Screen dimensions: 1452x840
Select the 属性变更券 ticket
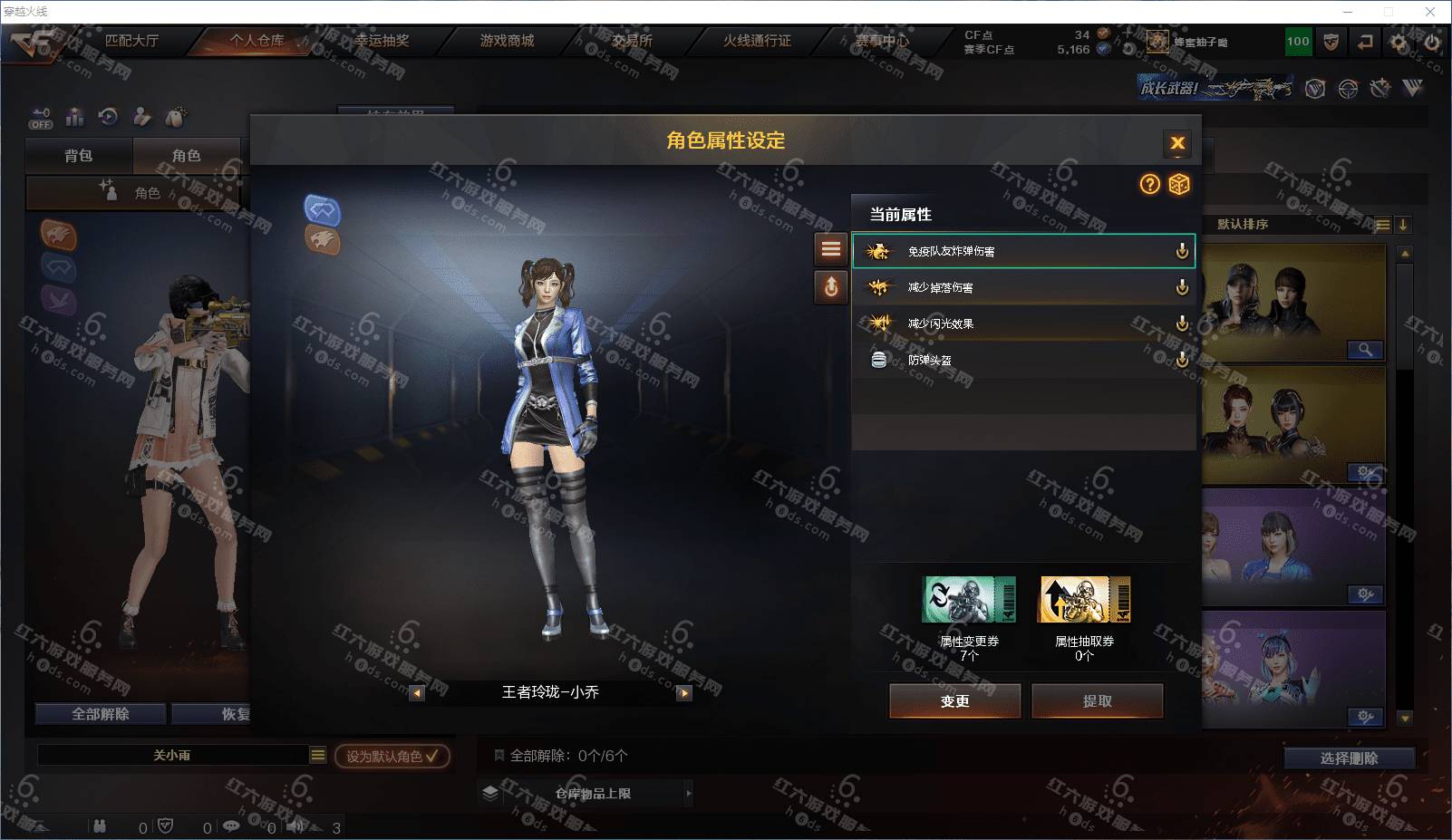coord(968,600)
